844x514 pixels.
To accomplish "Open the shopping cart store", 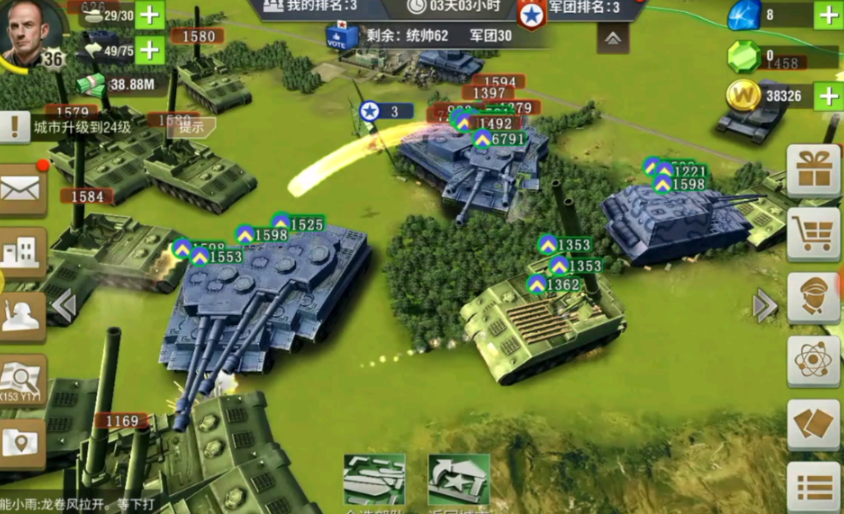I will point(812,234).
